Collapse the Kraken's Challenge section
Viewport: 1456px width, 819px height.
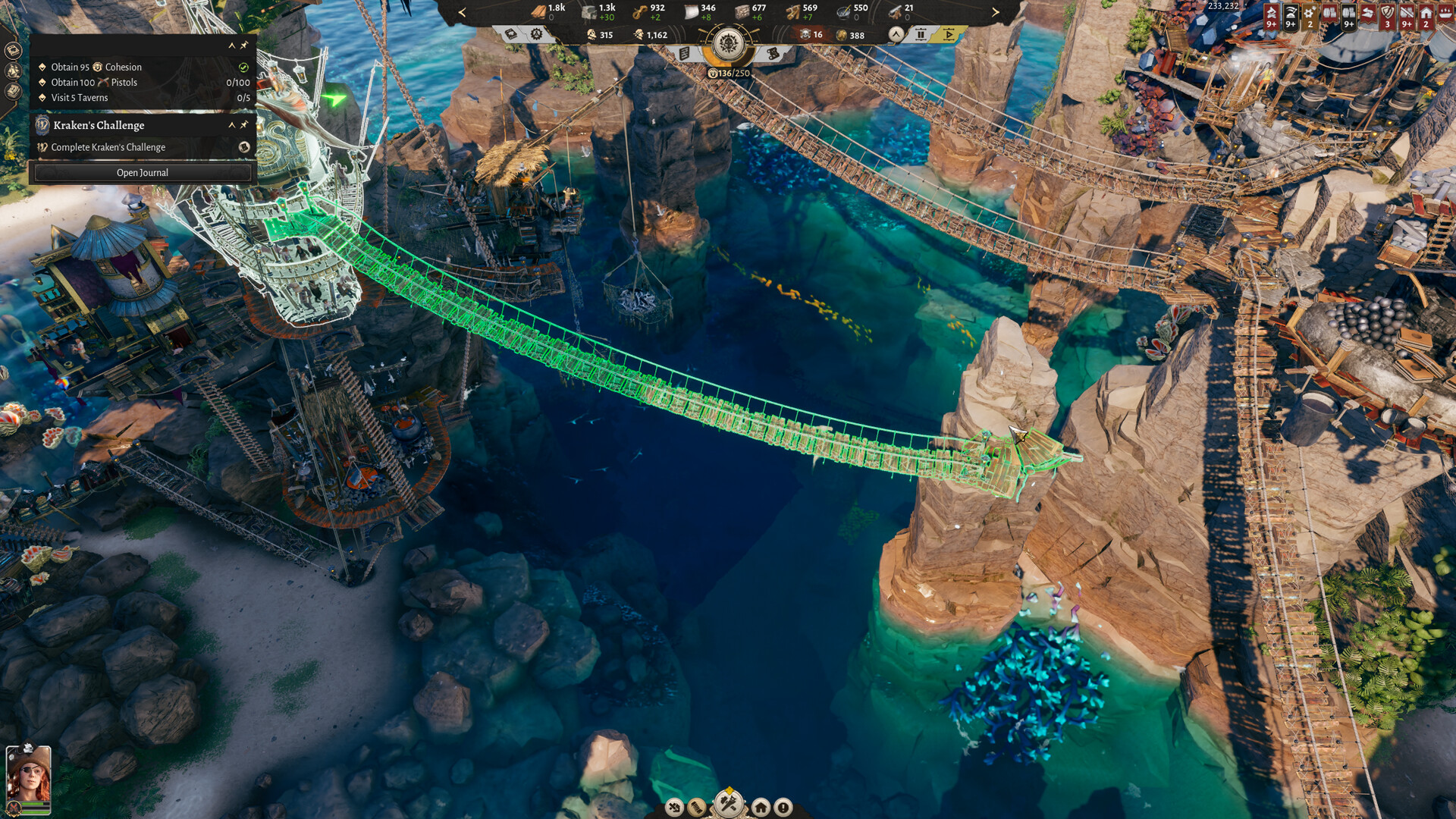(231, 125)
